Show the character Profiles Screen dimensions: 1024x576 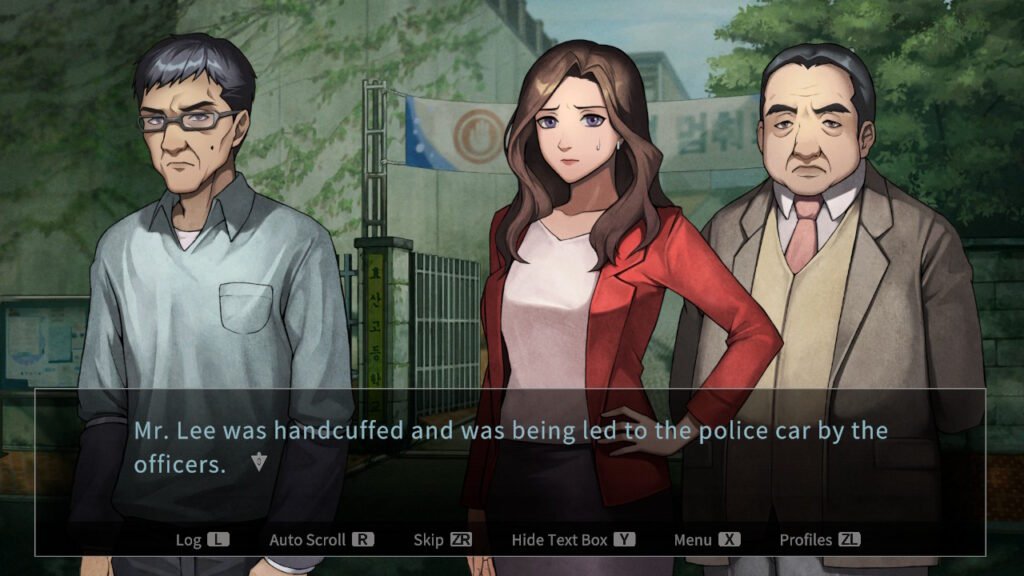click(x=819, y=540)
